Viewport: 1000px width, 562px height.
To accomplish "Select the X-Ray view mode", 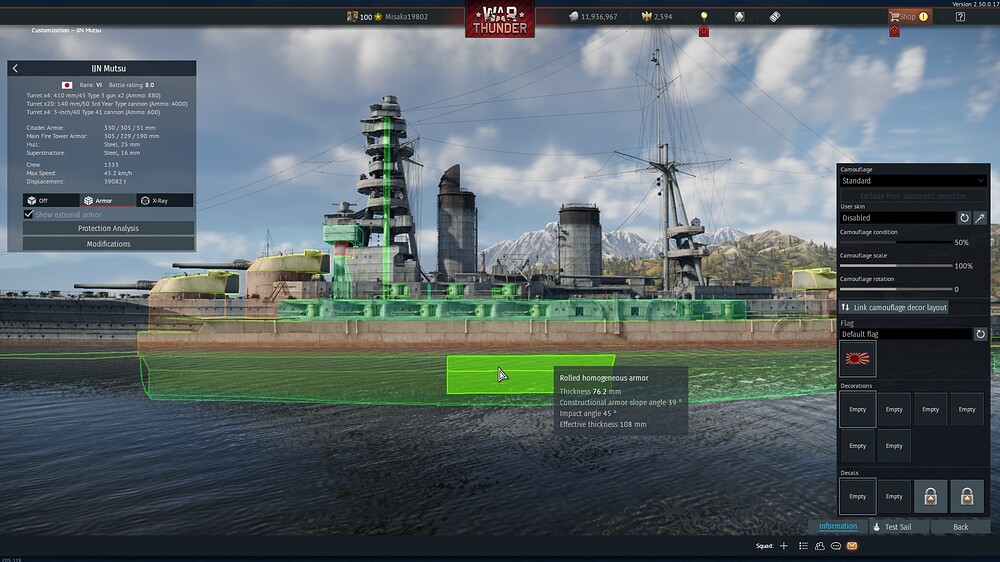I will [164, 200].
